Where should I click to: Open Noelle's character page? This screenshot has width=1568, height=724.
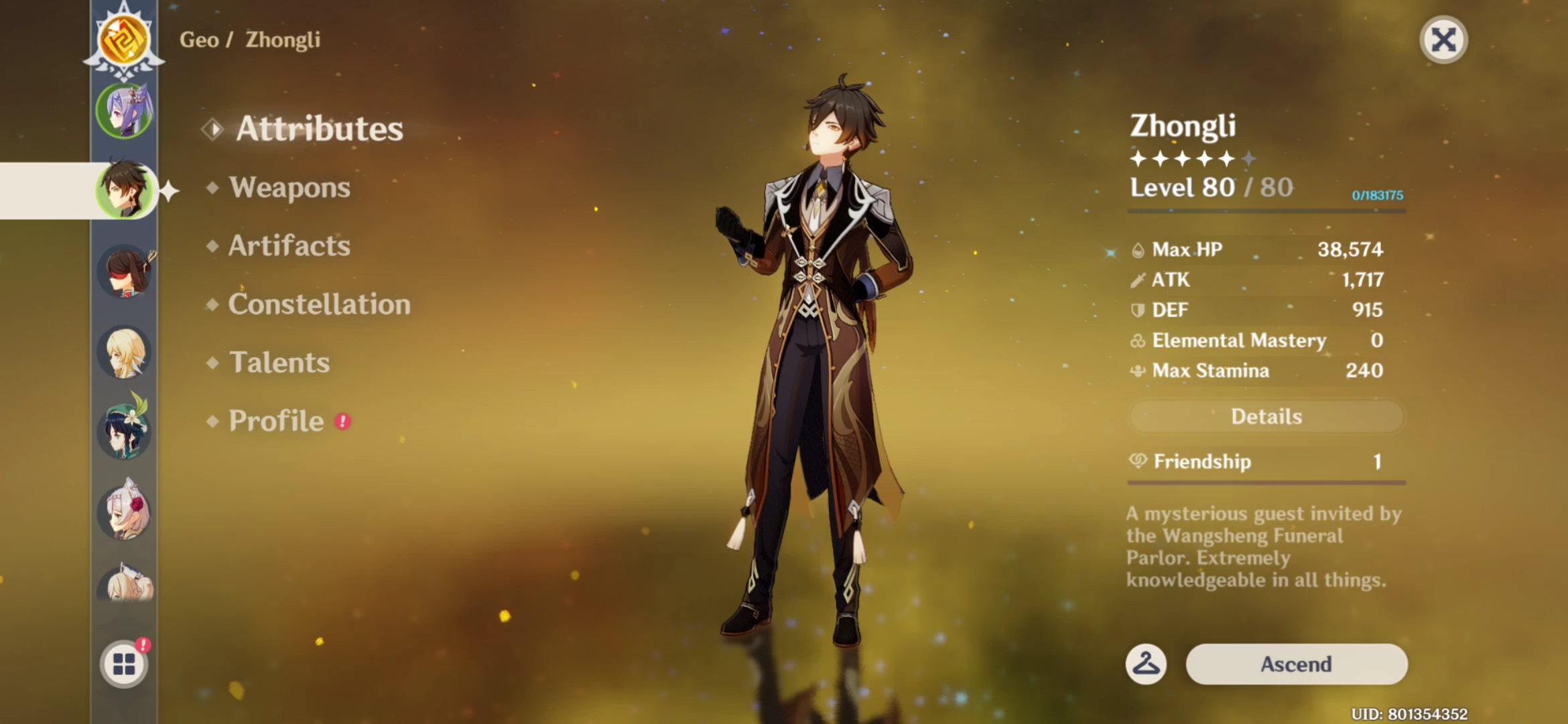coord(125,513)
